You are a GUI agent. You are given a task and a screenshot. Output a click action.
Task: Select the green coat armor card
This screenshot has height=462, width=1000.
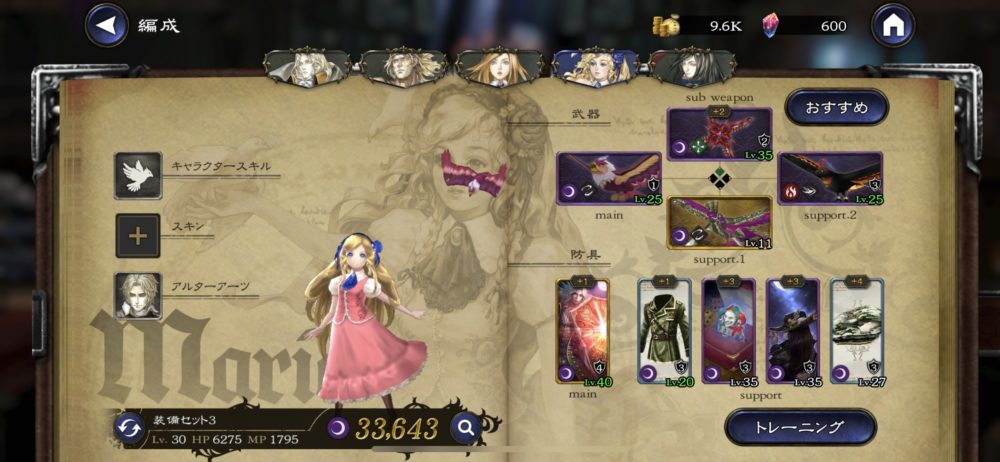pos(664,332)
